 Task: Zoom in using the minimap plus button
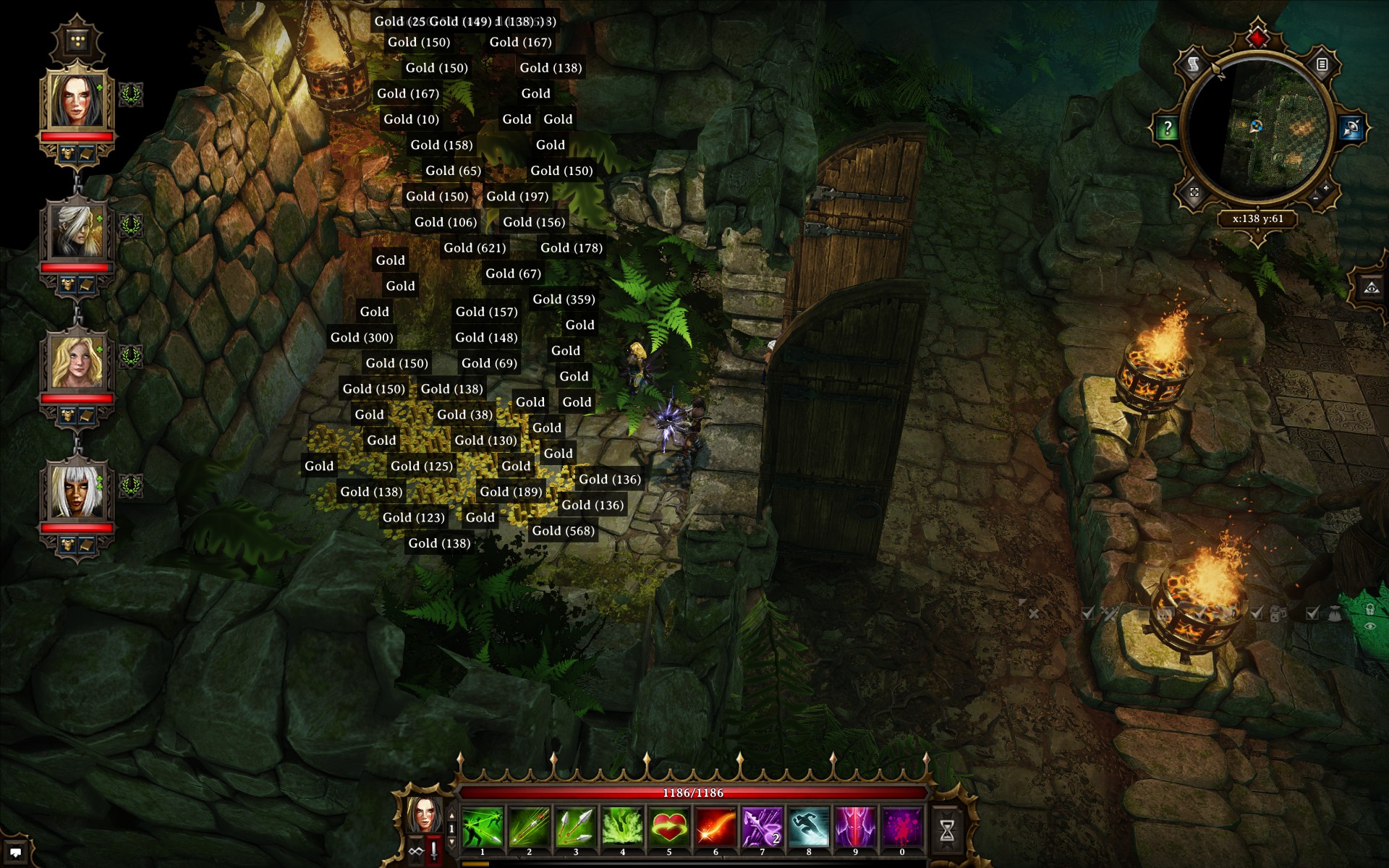pyautogui.click(x=1326, y=188)
